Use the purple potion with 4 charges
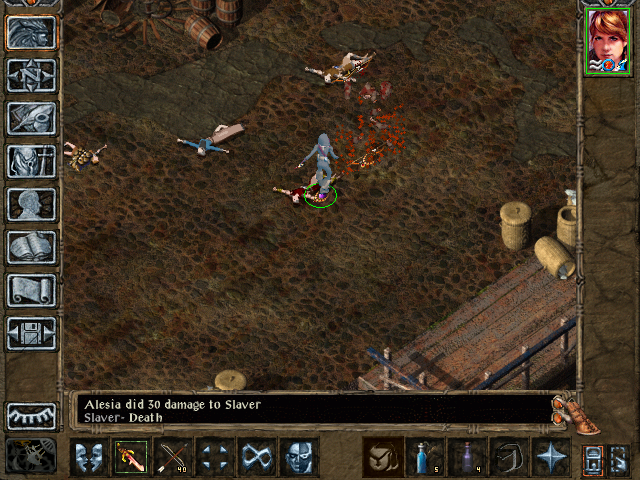 coord(468,457)
